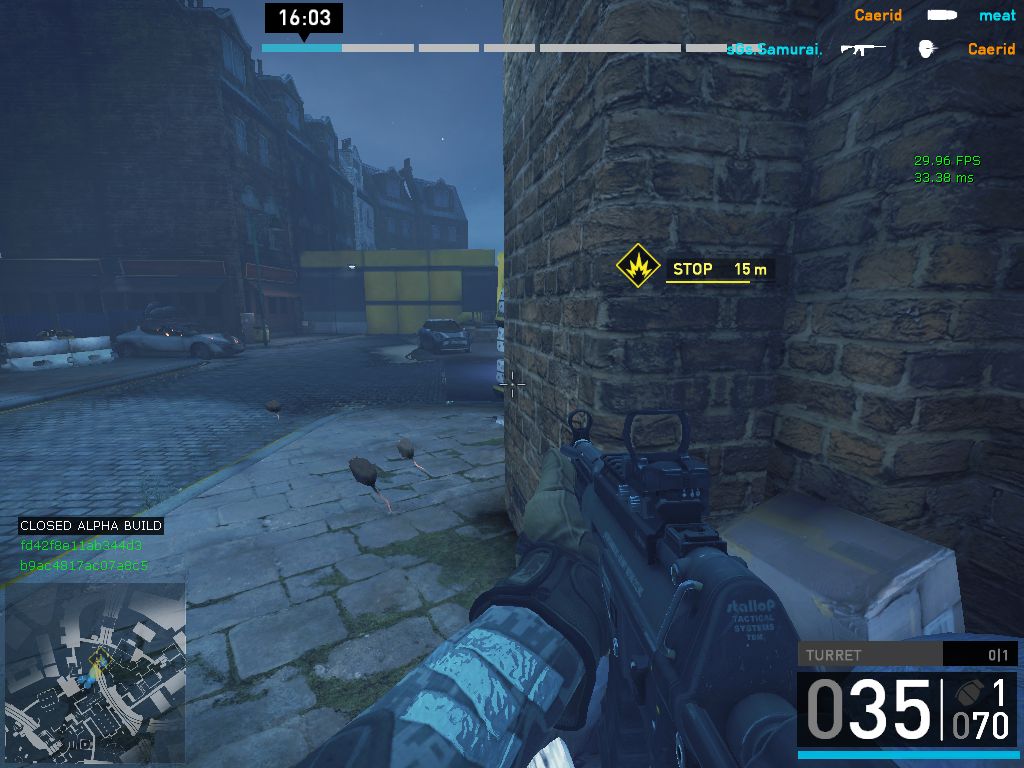Click the minimap in the corner
Screen dimensions: 1024x768
point(95,673)
